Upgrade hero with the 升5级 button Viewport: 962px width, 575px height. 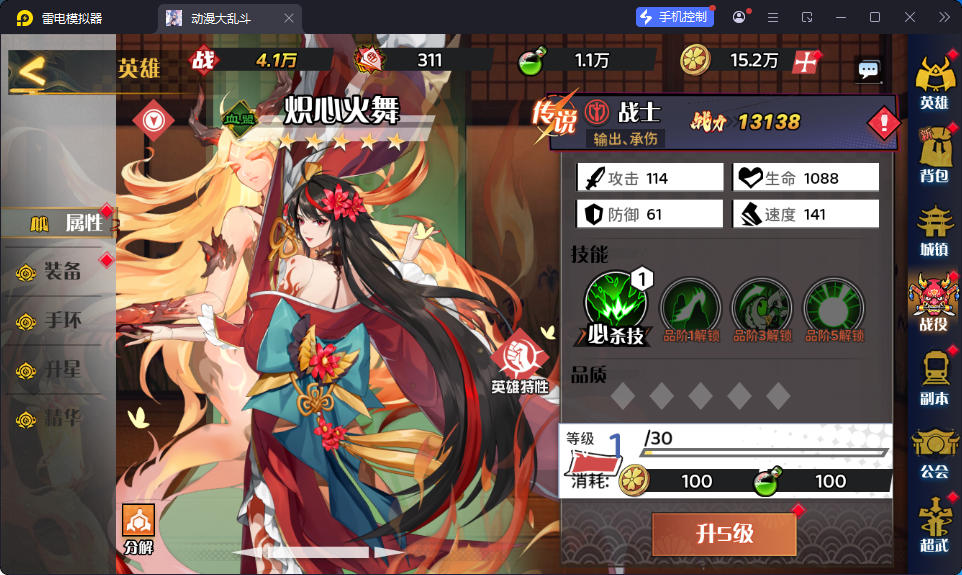click(x=724, y=534)
